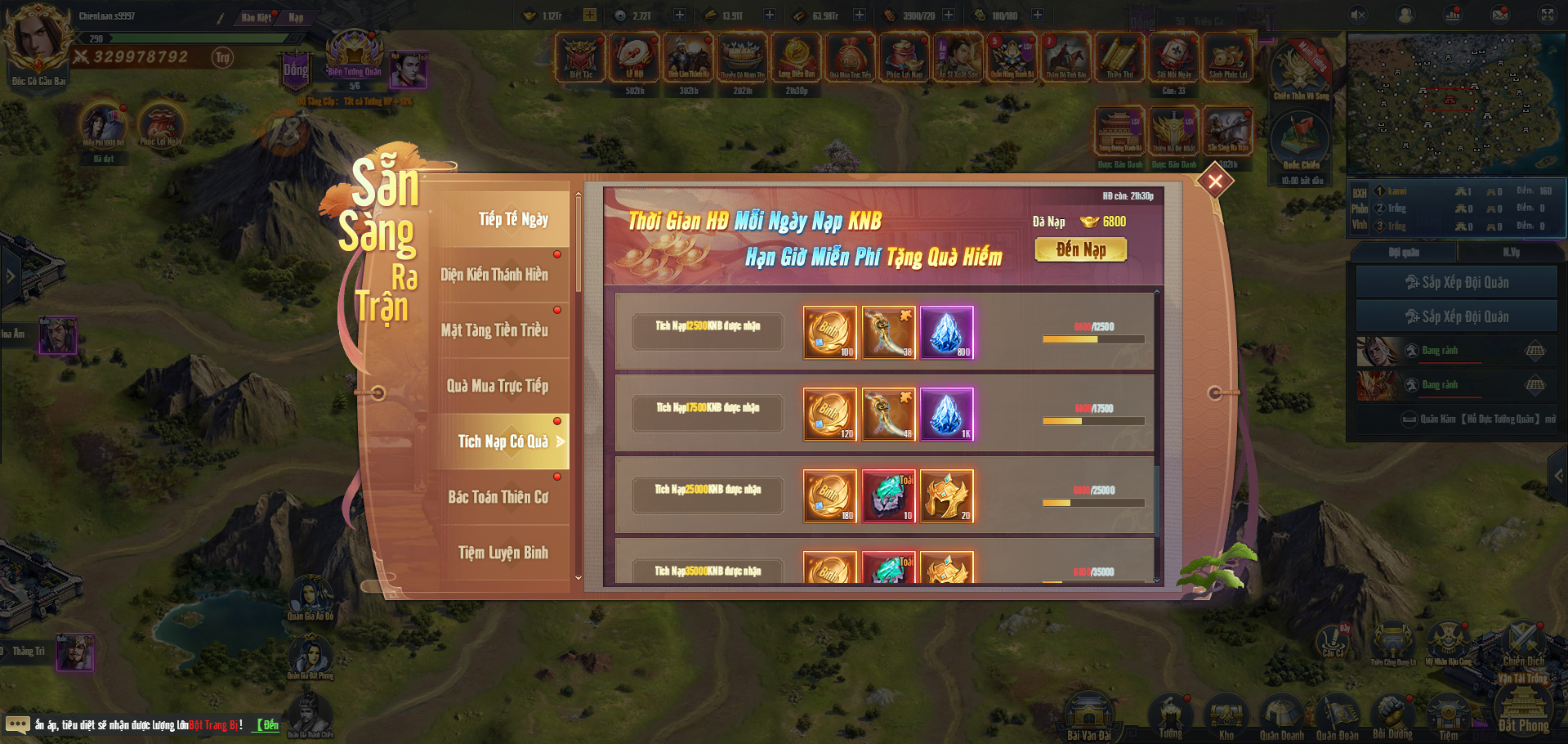This screenshot has height=744, width=1568.
Task: Select the Mật Tàng Tiền Triều tab
Action: (x=494, y=330)
